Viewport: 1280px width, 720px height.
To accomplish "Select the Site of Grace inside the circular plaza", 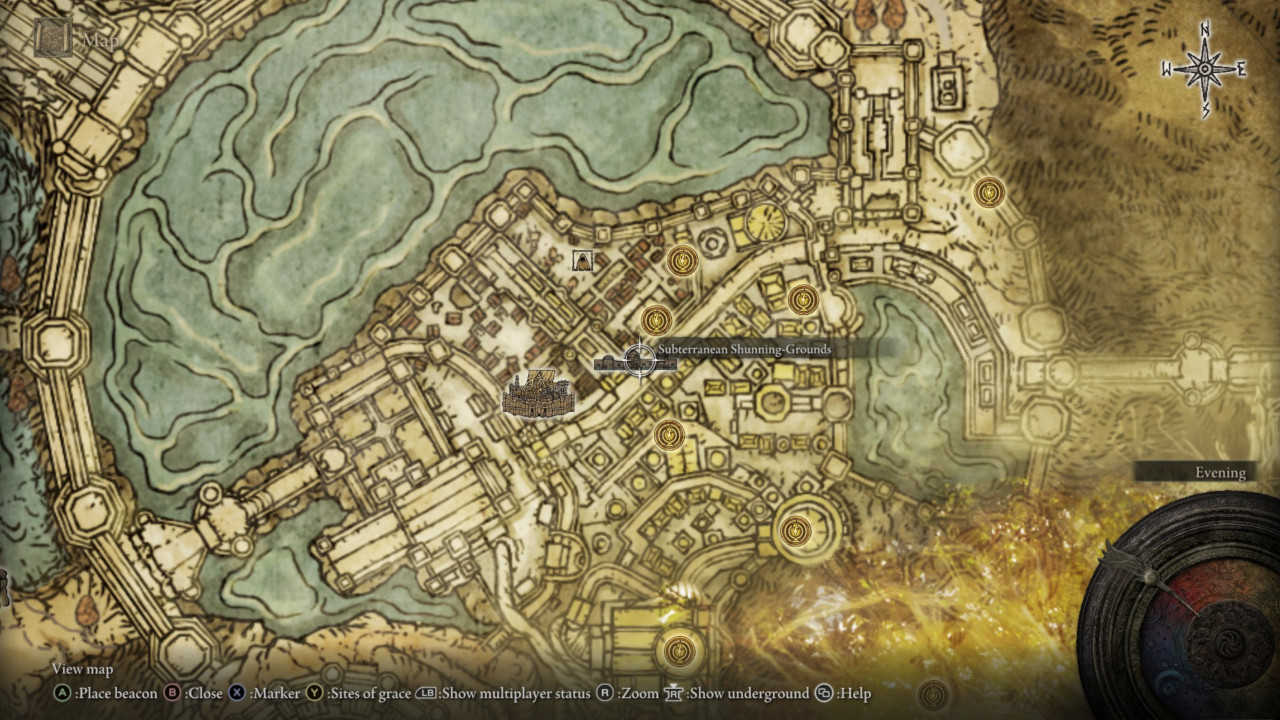I will tap(795, 532).
